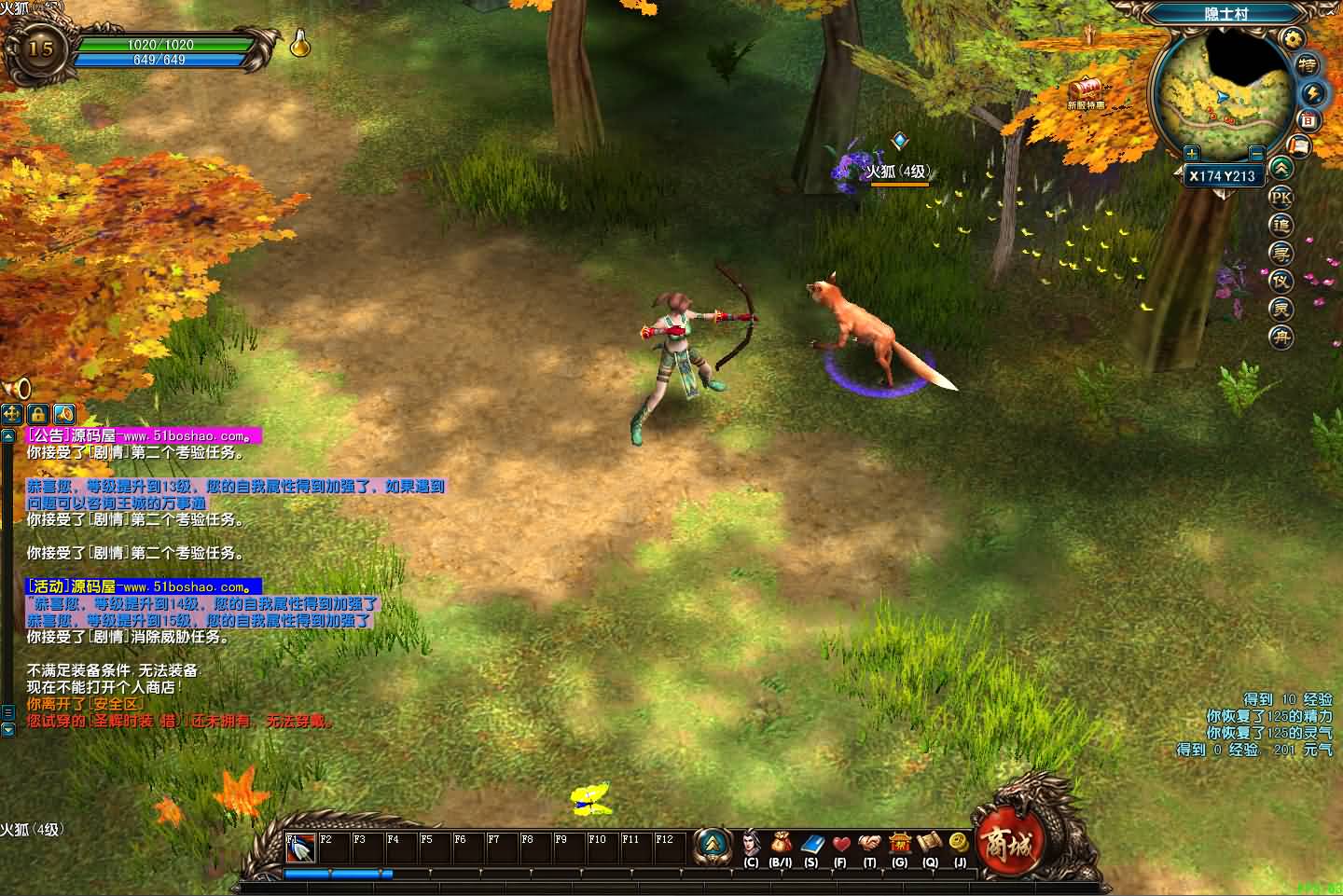Click the lightning bolt icon beside minimap
Viewport: 1343px width, 896px height.
[x=1313, y=93]
